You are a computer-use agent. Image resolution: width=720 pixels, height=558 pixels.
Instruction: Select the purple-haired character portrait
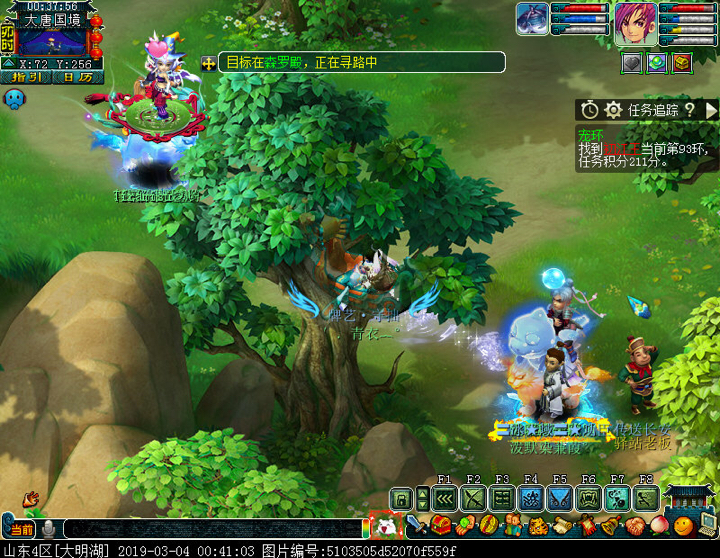(x=635, y=22)
